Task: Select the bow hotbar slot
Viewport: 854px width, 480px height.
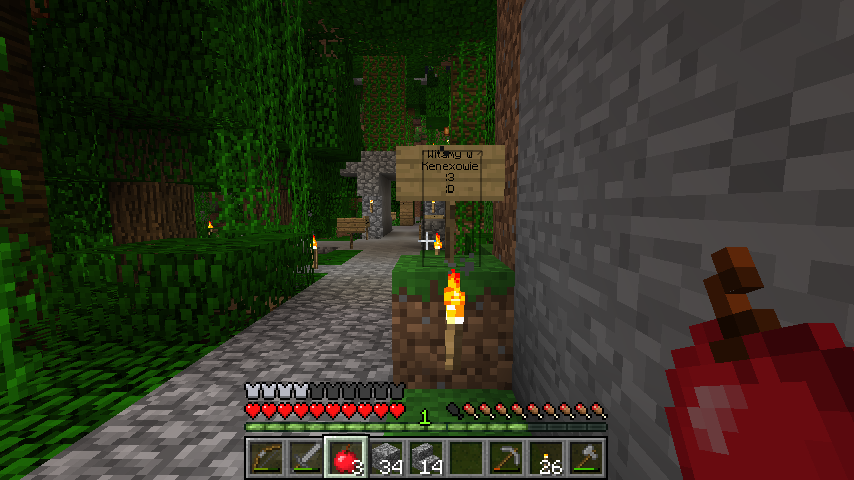Action: coord(266,458)
